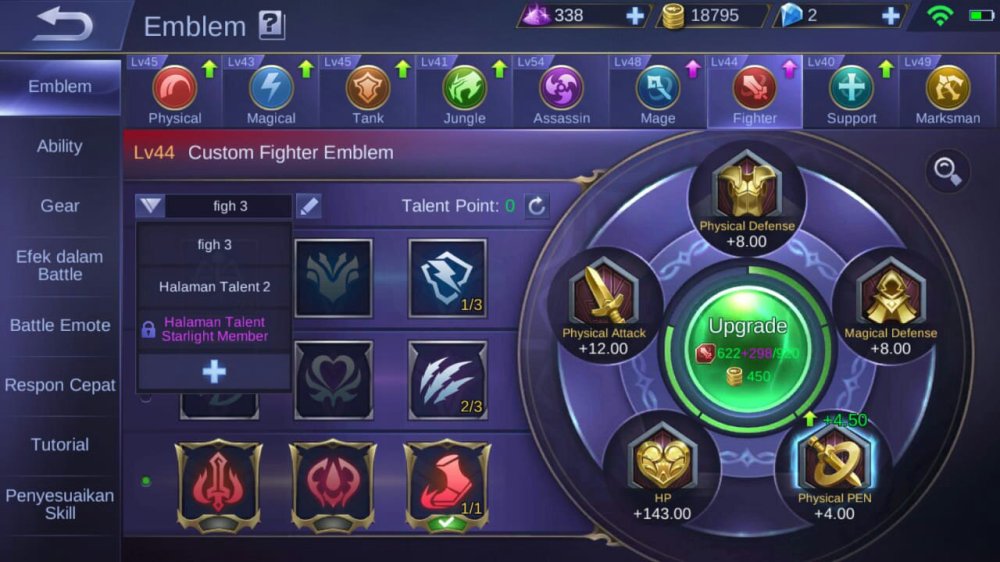The height and width of the screenshot is (562, 1000).
Task: Buy more diamonds via the plus button
Action: click(891, 16)
